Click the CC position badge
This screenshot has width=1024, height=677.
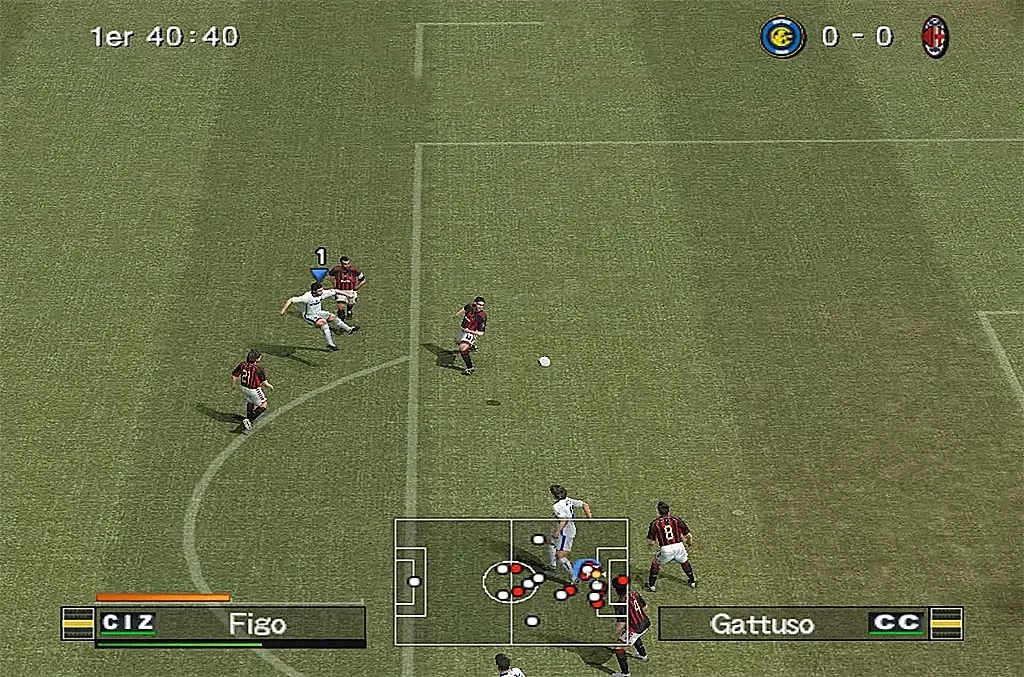click(x=895, y=623)
